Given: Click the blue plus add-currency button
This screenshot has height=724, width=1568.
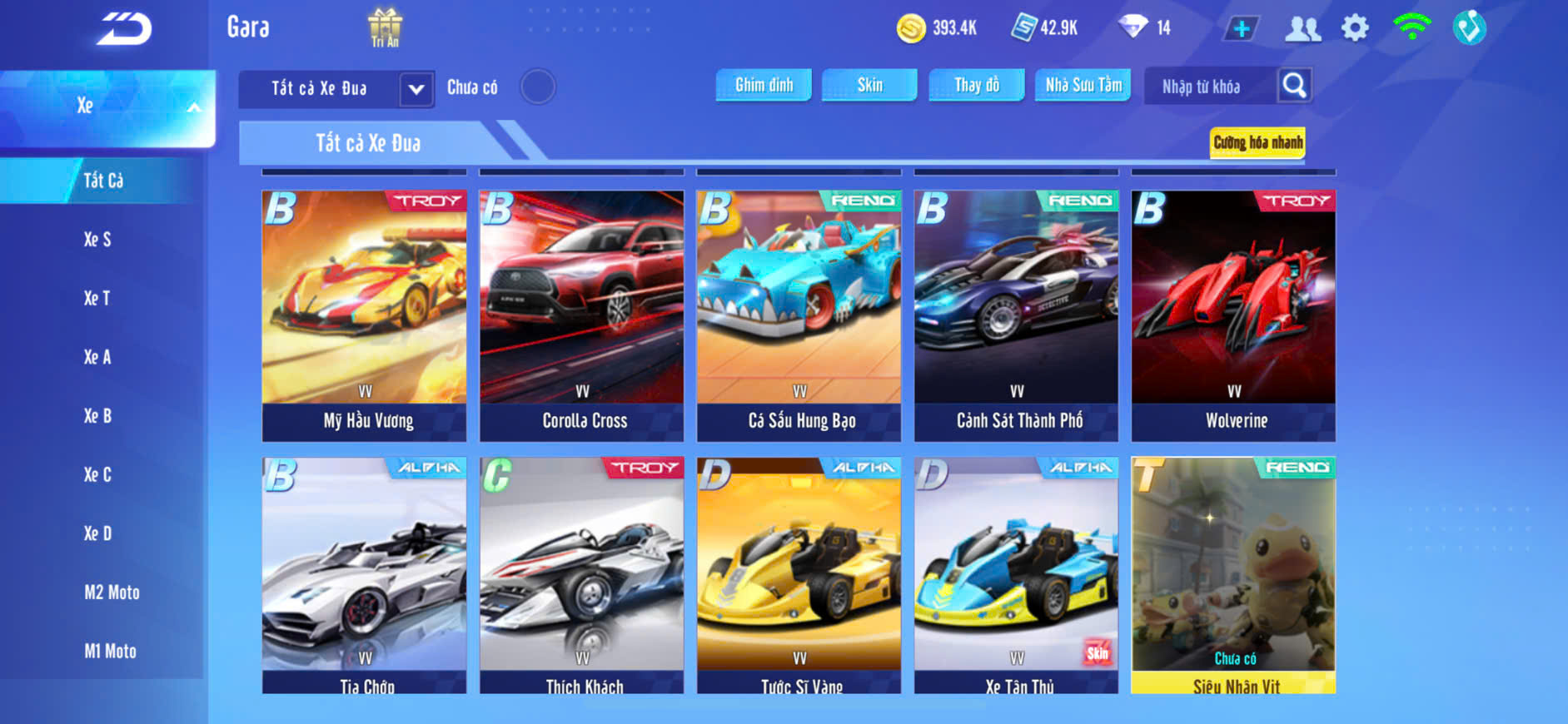Looking at the screenshot, I should 1241,28.
